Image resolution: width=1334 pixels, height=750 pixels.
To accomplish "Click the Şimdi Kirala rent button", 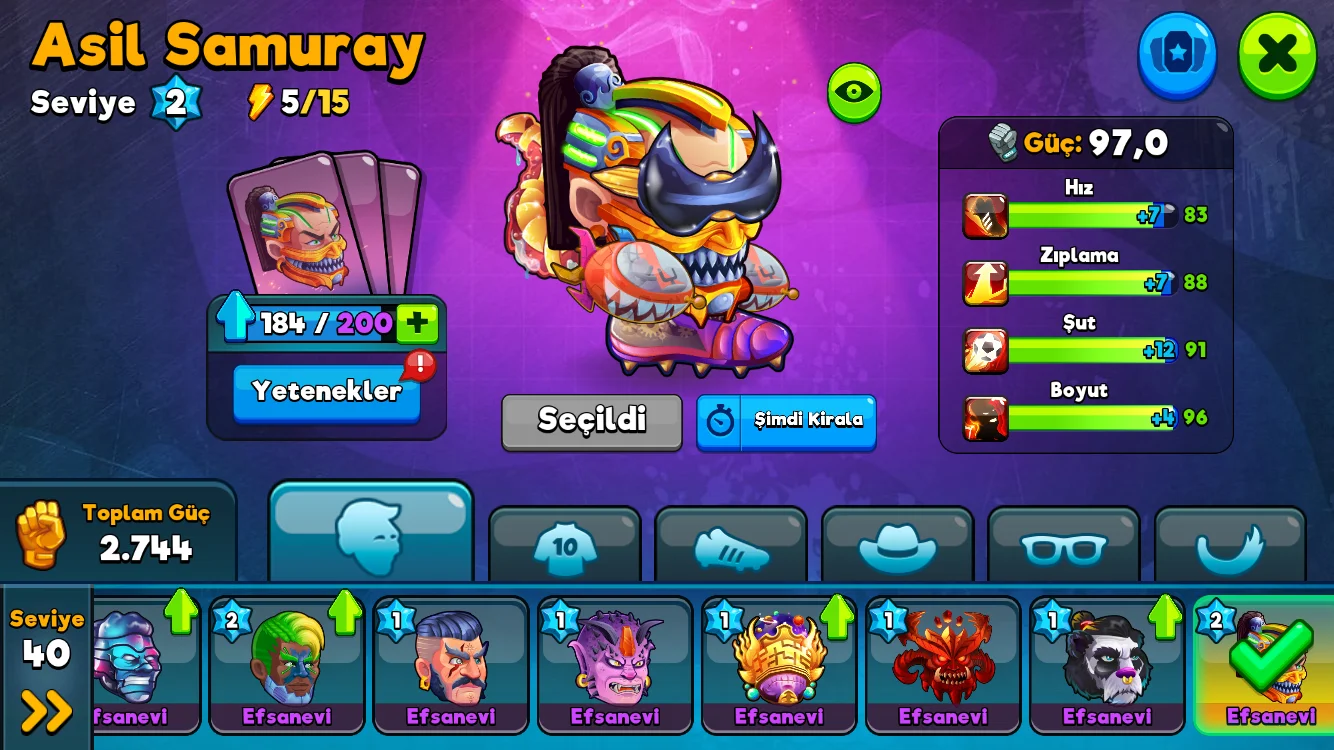I will [x=786, y=420].
